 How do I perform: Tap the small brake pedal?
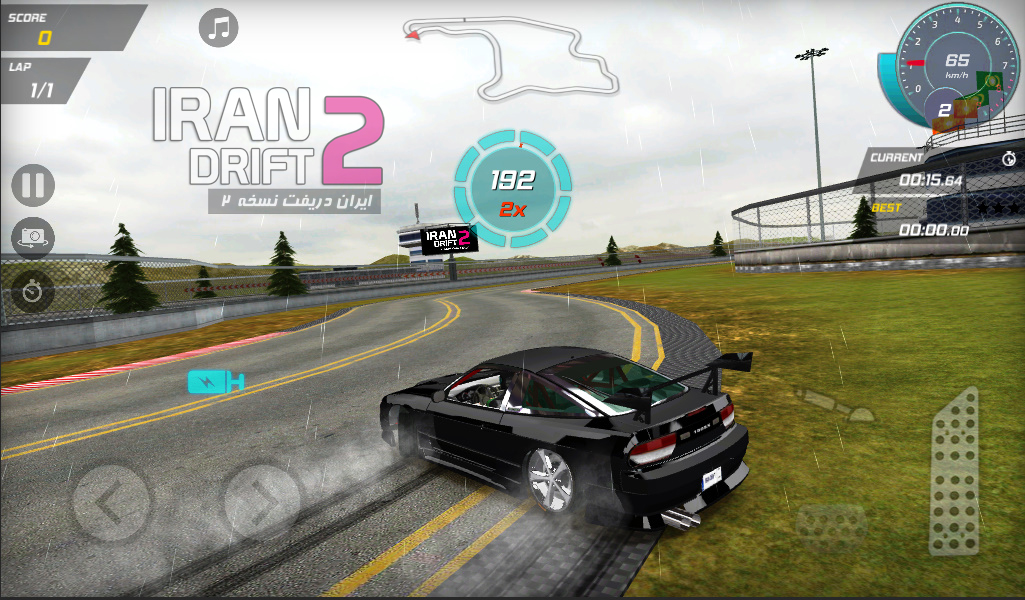830,525
